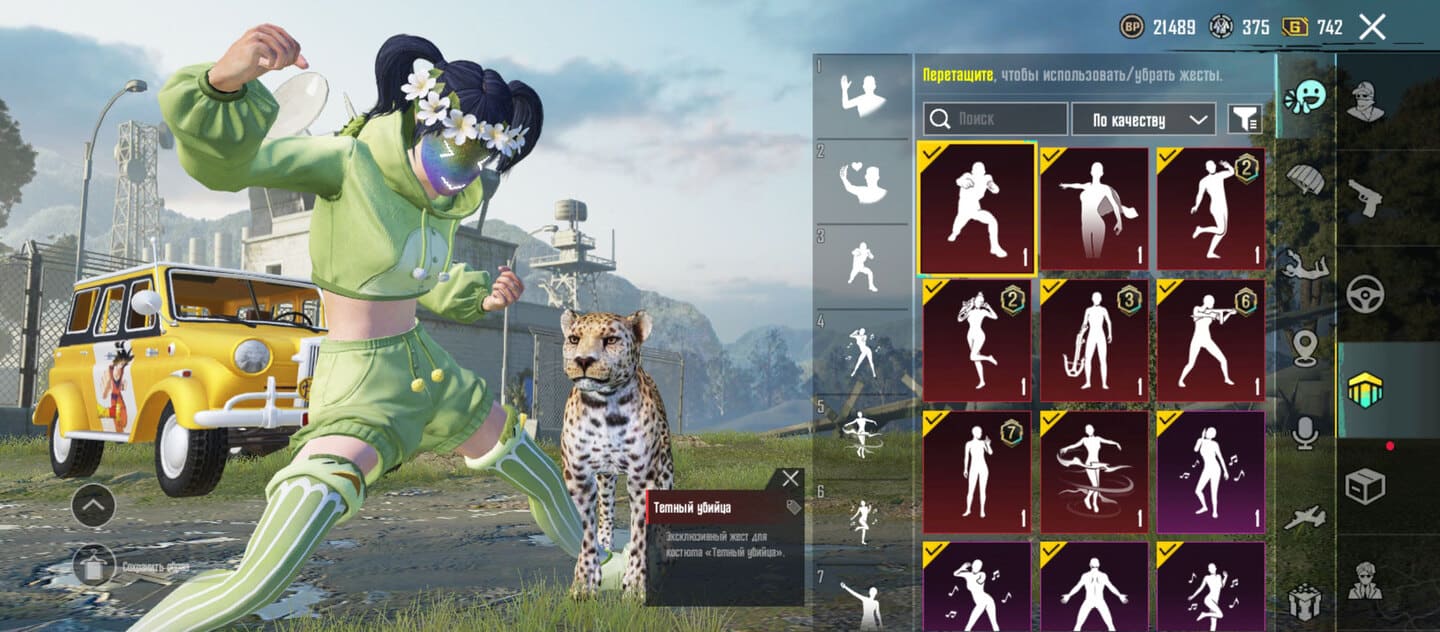
Task: Open the emote filter options
Action: [1244, 119]
